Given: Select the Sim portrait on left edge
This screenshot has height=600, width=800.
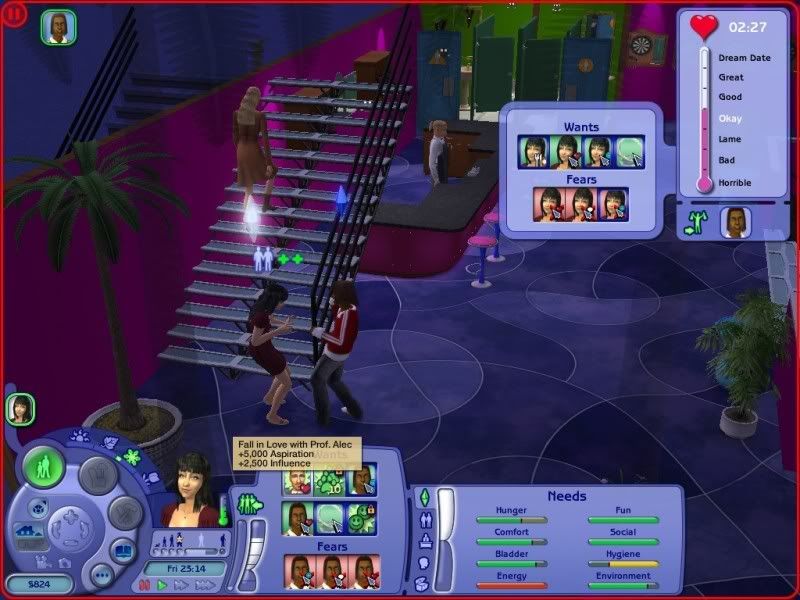Looking at the screenshot, I should coord(20,408).
